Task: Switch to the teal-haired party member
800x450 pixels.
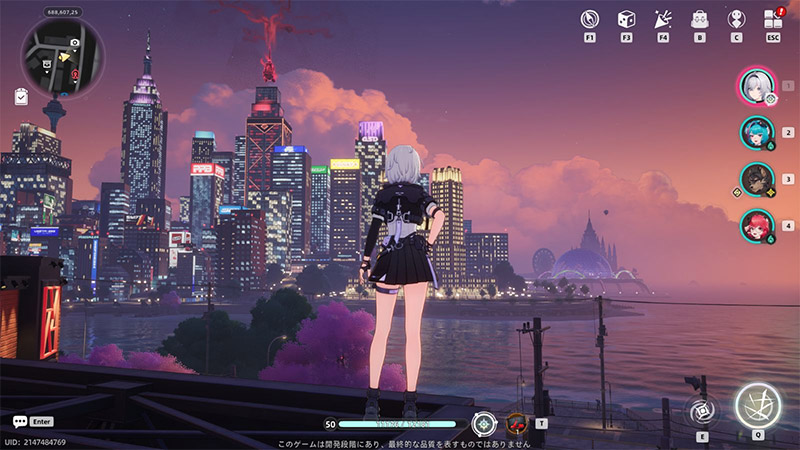Action: coord(757,132)
